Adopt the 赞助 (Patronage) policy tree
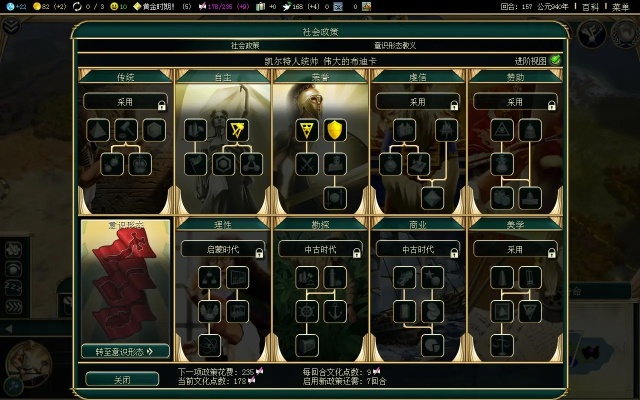This screenshot has height=400, width=640. (516, 102)
